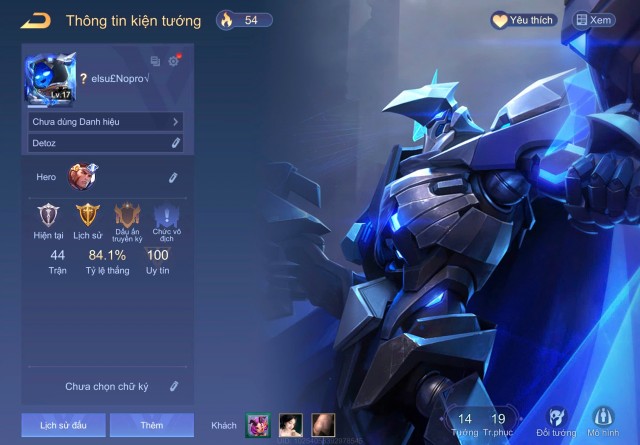Open the Chức vô địch badge

[x=165, y=216]
